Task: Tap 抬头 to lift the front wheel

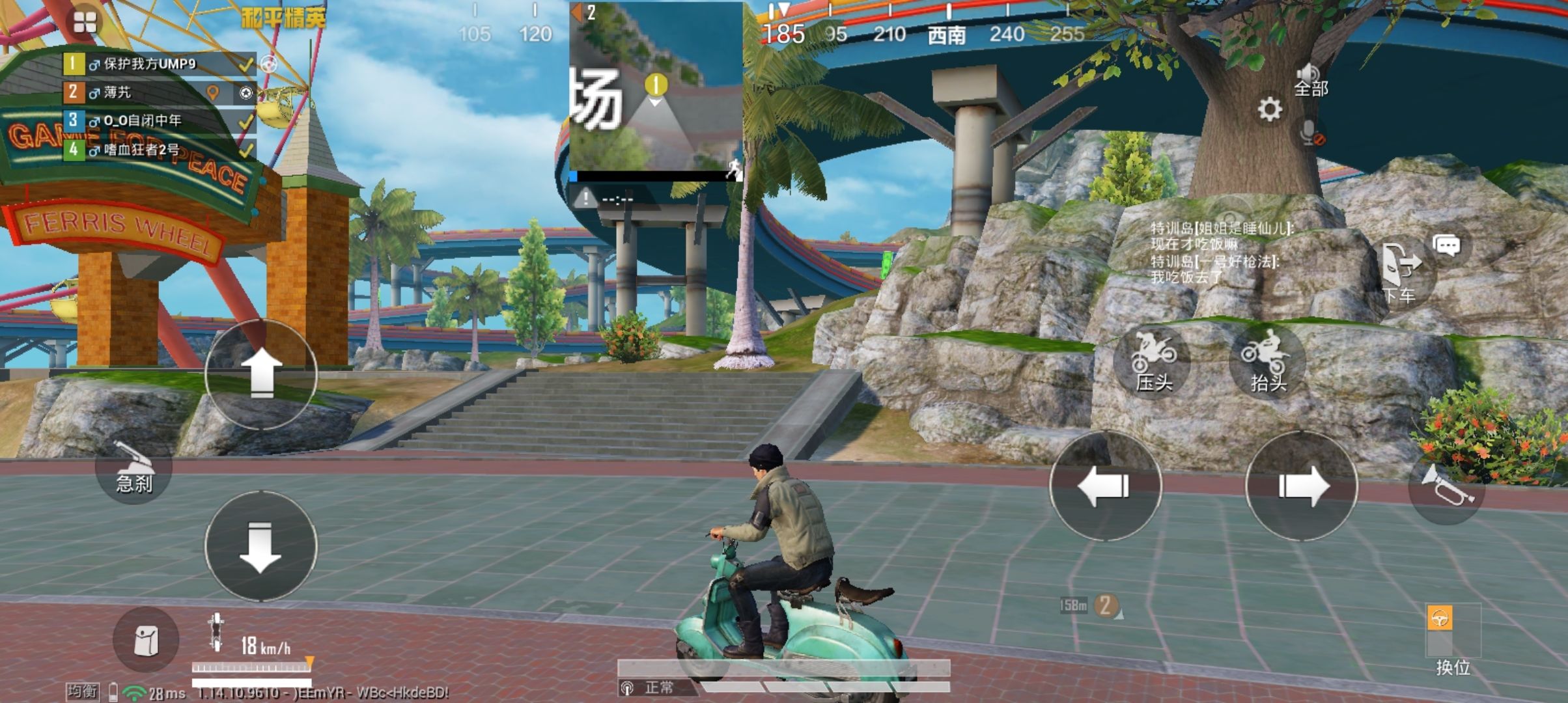Action: (x=1267, y=363)
